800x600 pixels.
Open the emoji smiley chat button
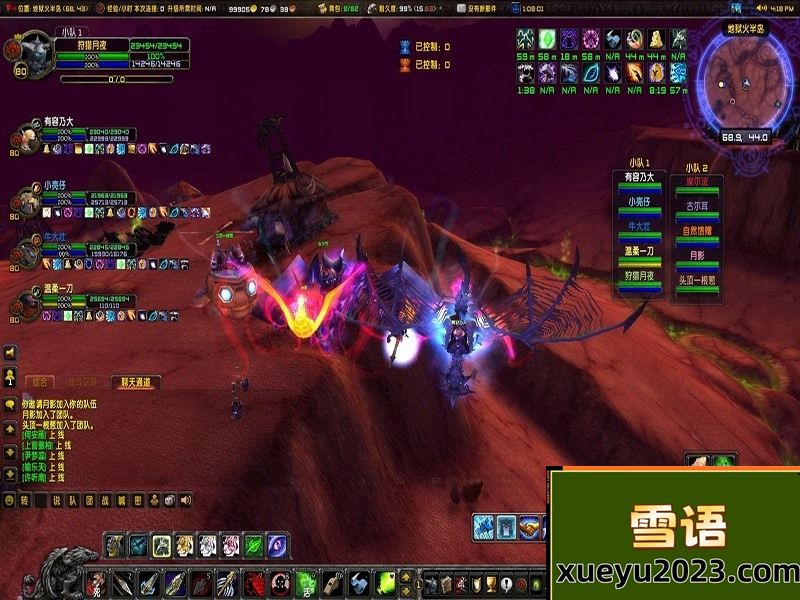[9, 500]
